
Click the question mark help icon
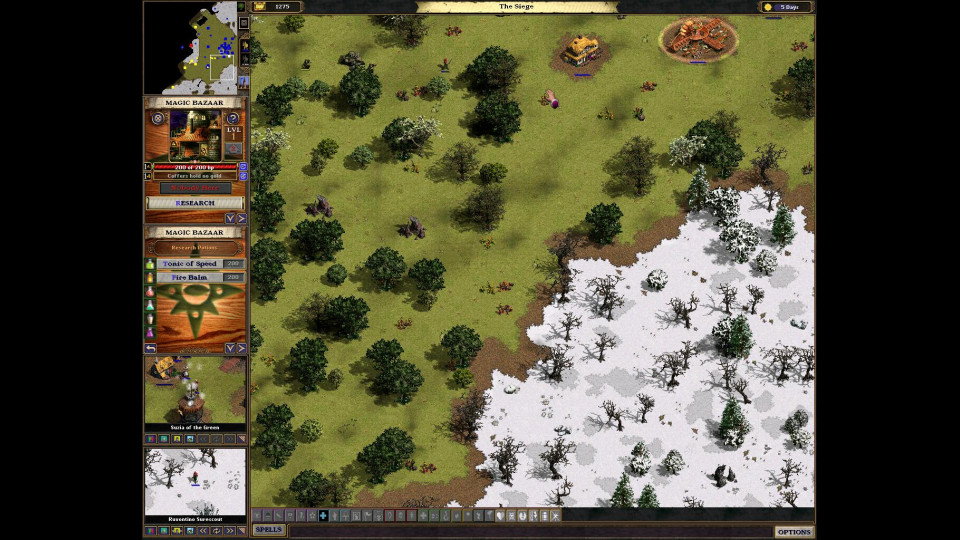233,118
